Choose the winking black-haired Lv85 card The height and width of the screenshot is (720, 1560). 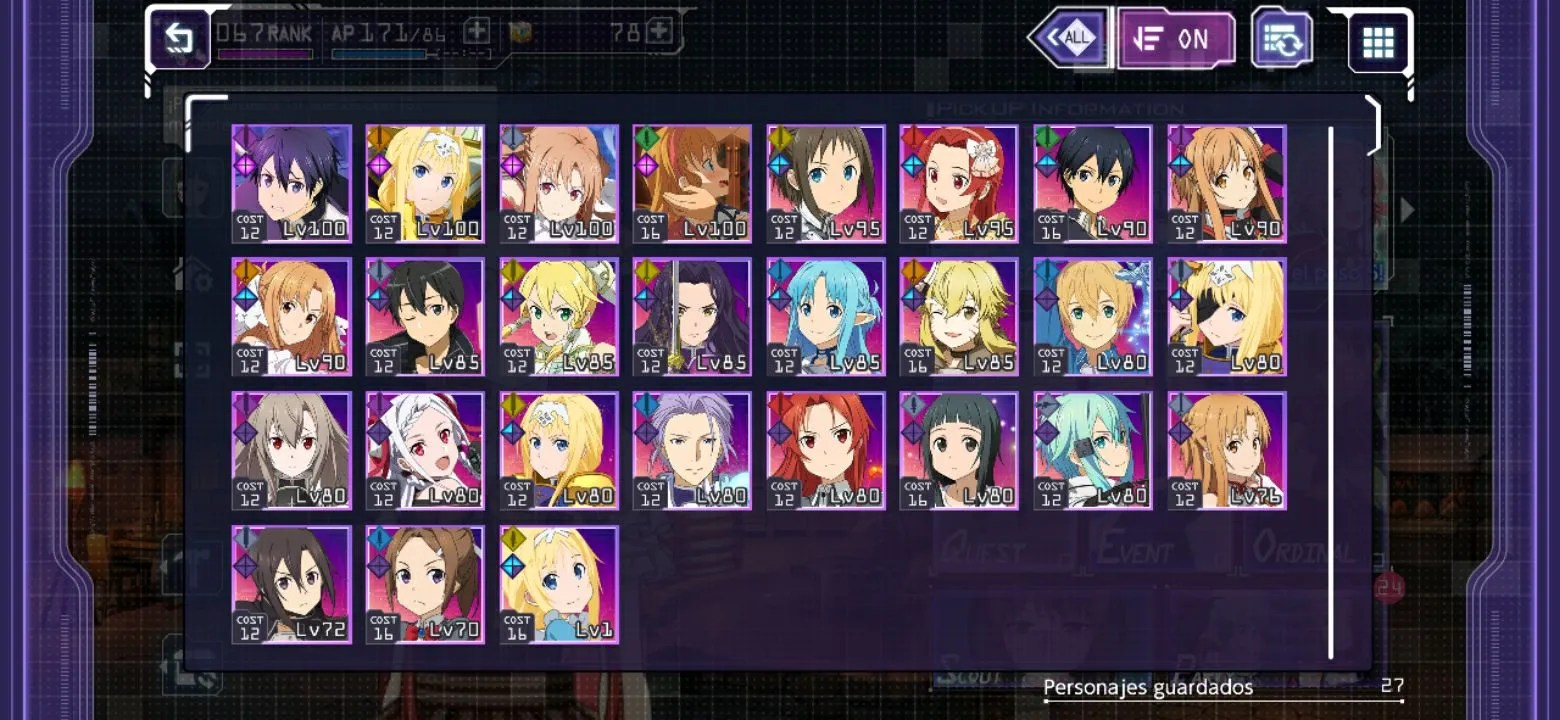click(x=425, y=317)
